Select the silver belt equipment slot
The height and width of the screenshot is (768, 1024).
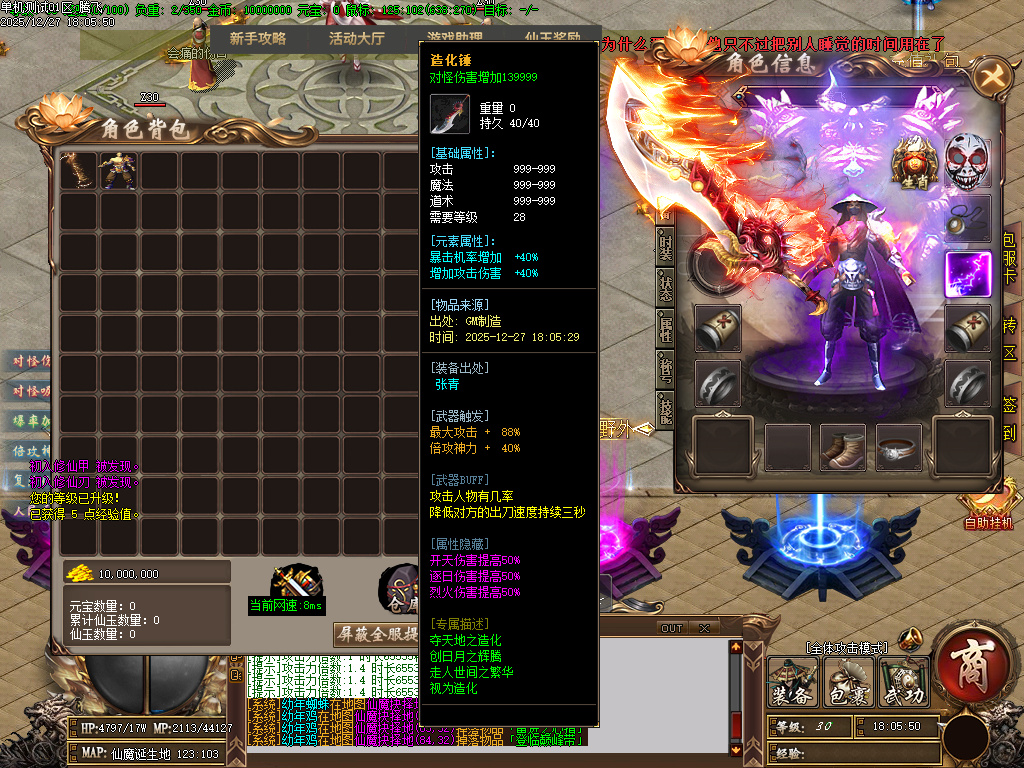pos(899,447)
